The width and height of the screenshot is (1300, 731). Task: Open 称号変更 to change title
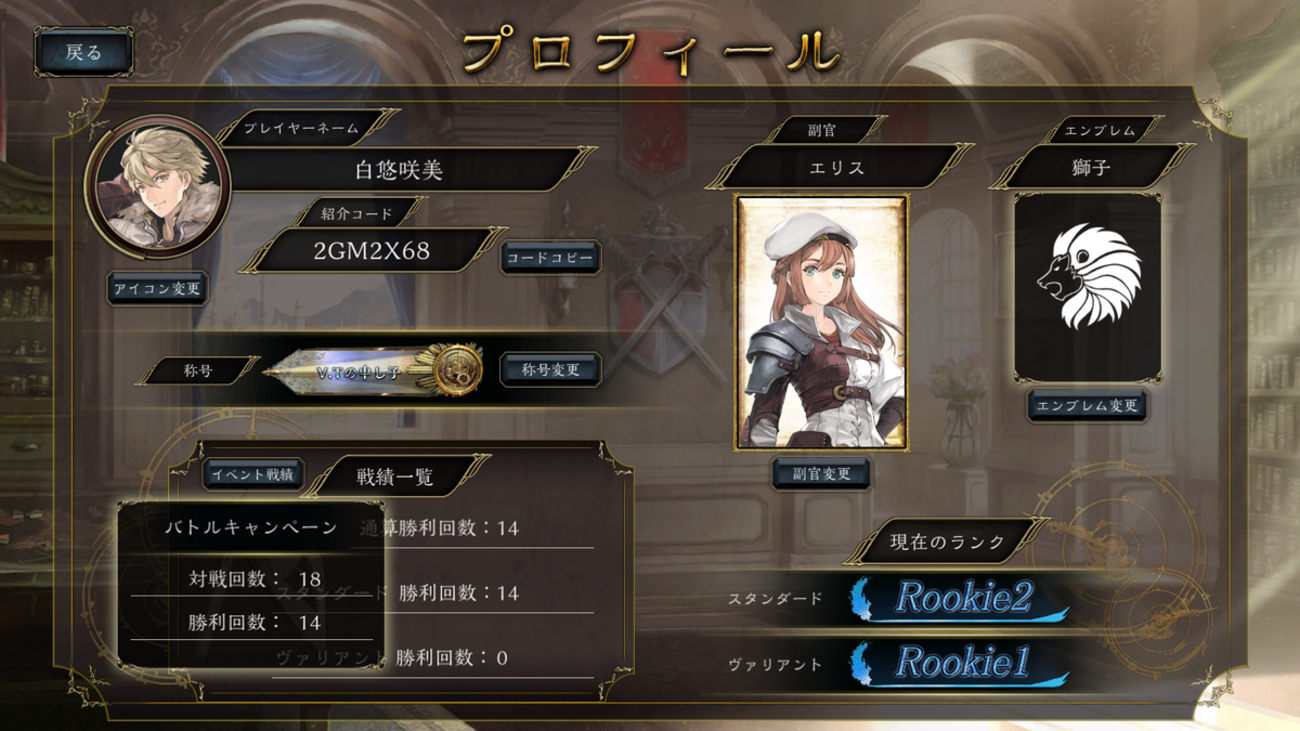click(550, 369)
